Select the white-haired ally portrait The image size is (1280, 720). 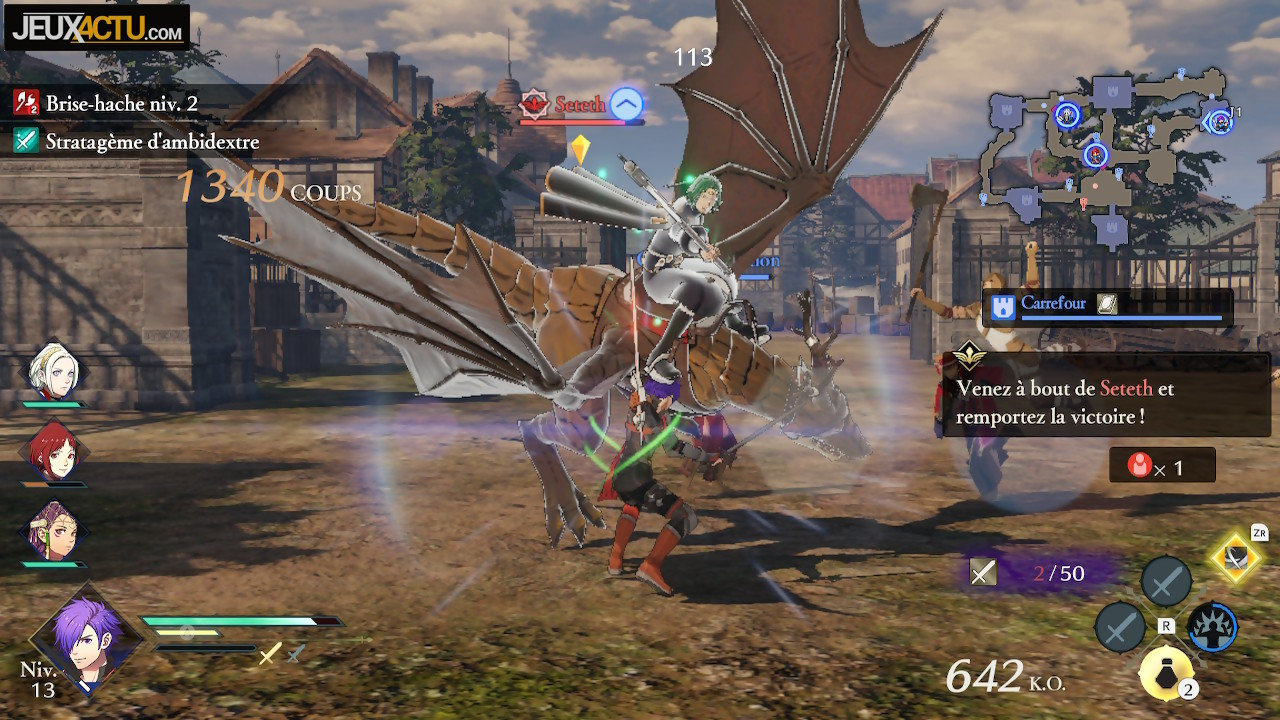pos(55,371)
